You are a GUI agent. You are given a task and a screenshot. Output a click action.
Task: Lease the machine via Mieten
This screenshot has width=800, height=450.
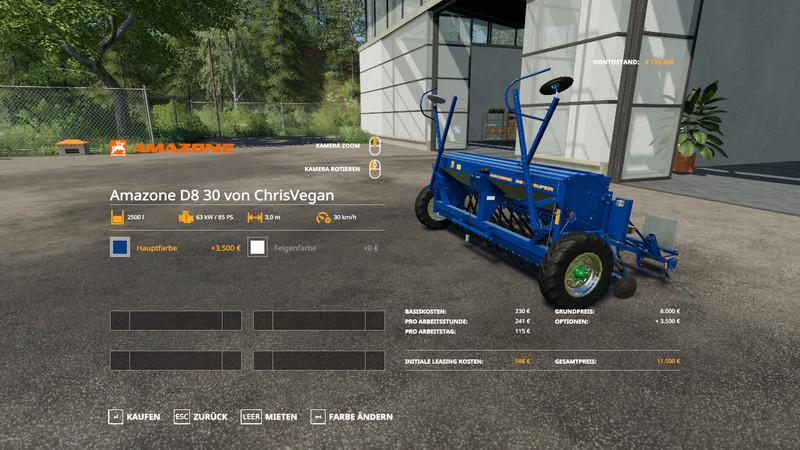(x=270, y=416)
